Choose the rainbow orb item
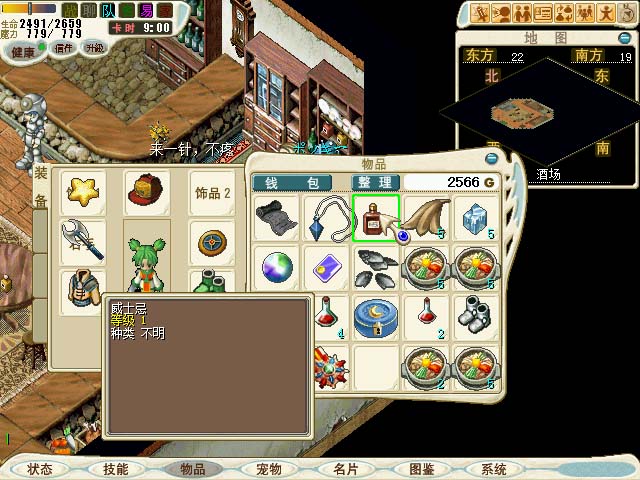The height and width of the screenshot is (480, 640). click(x=274, y=267)
